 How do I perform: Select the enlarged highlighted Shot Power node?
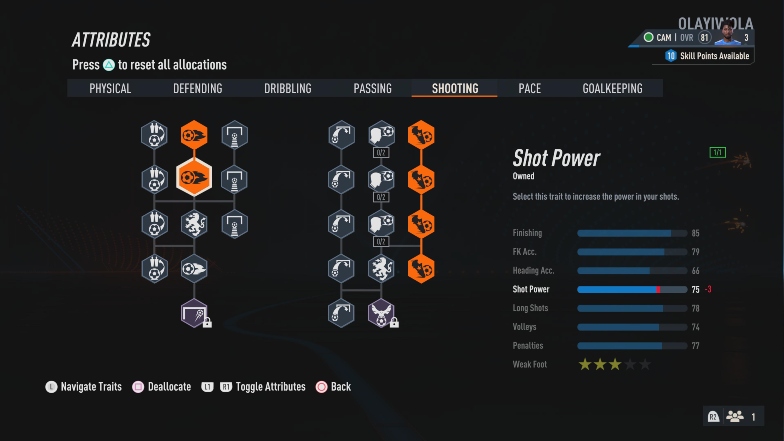pos(193,179)
